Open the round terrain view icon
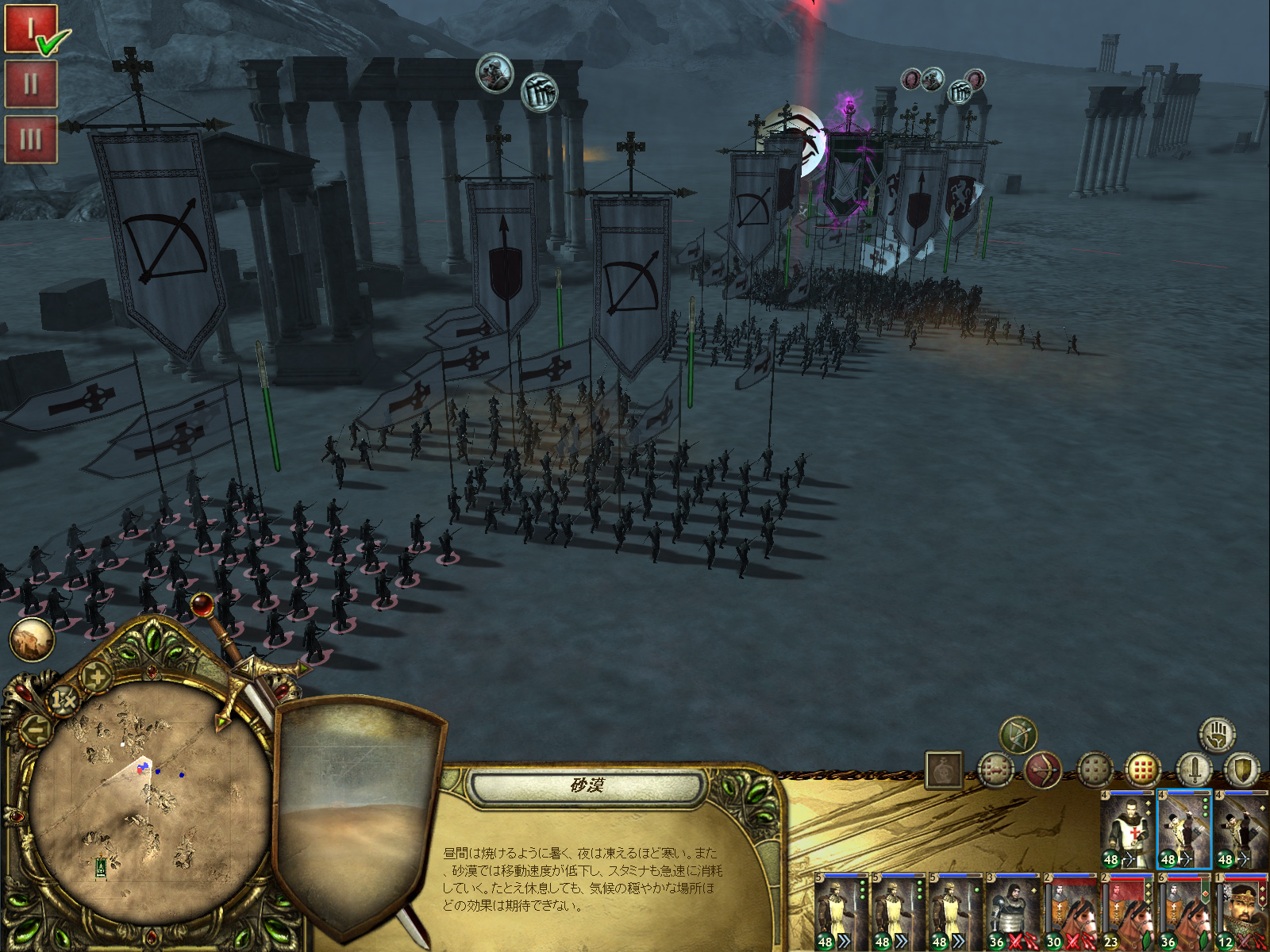Screen dimensions: 1270x952 33,639
